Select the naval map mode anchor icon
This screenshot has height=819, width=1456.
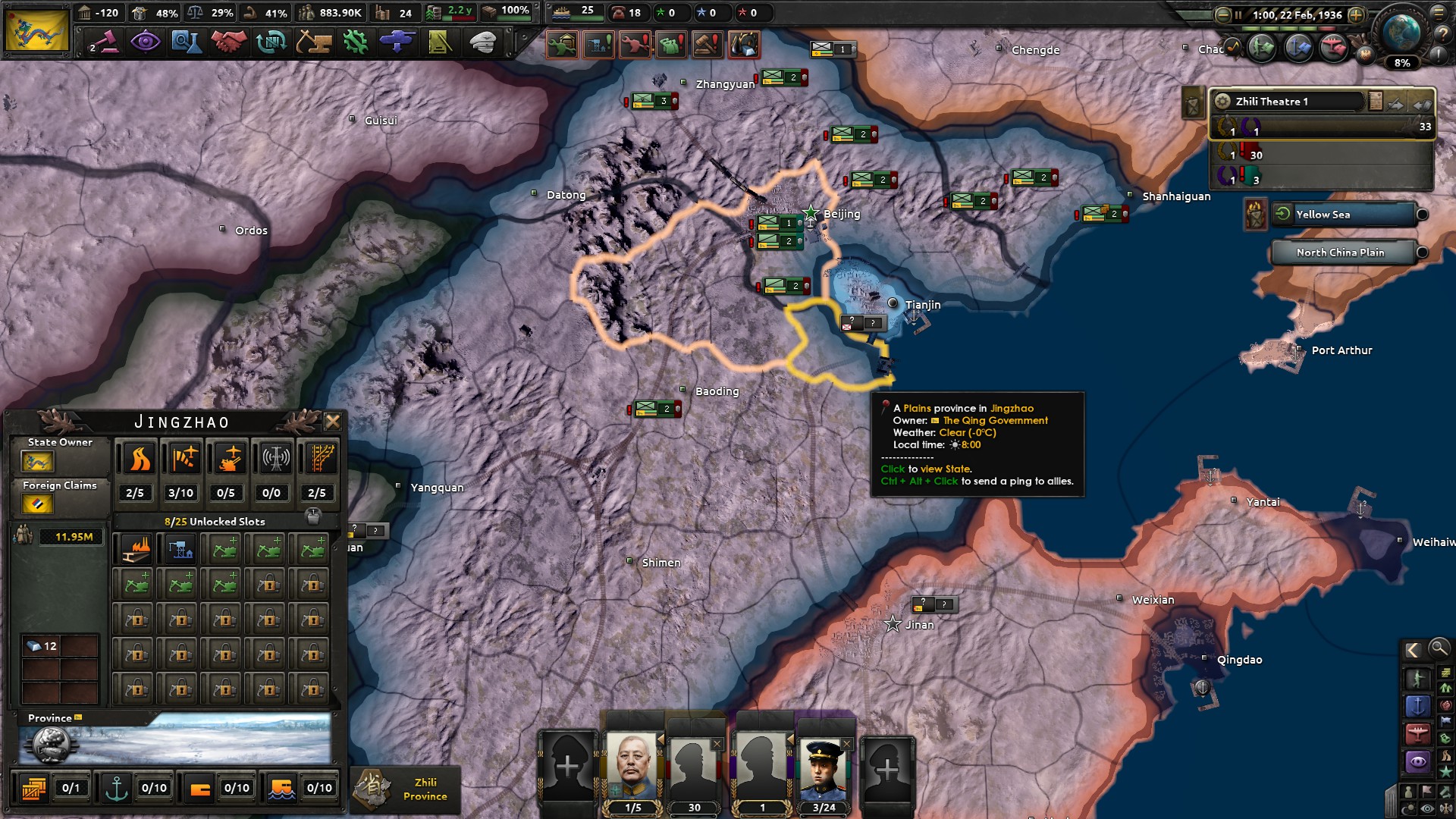pyautogui.click(x=1418, y=706)
